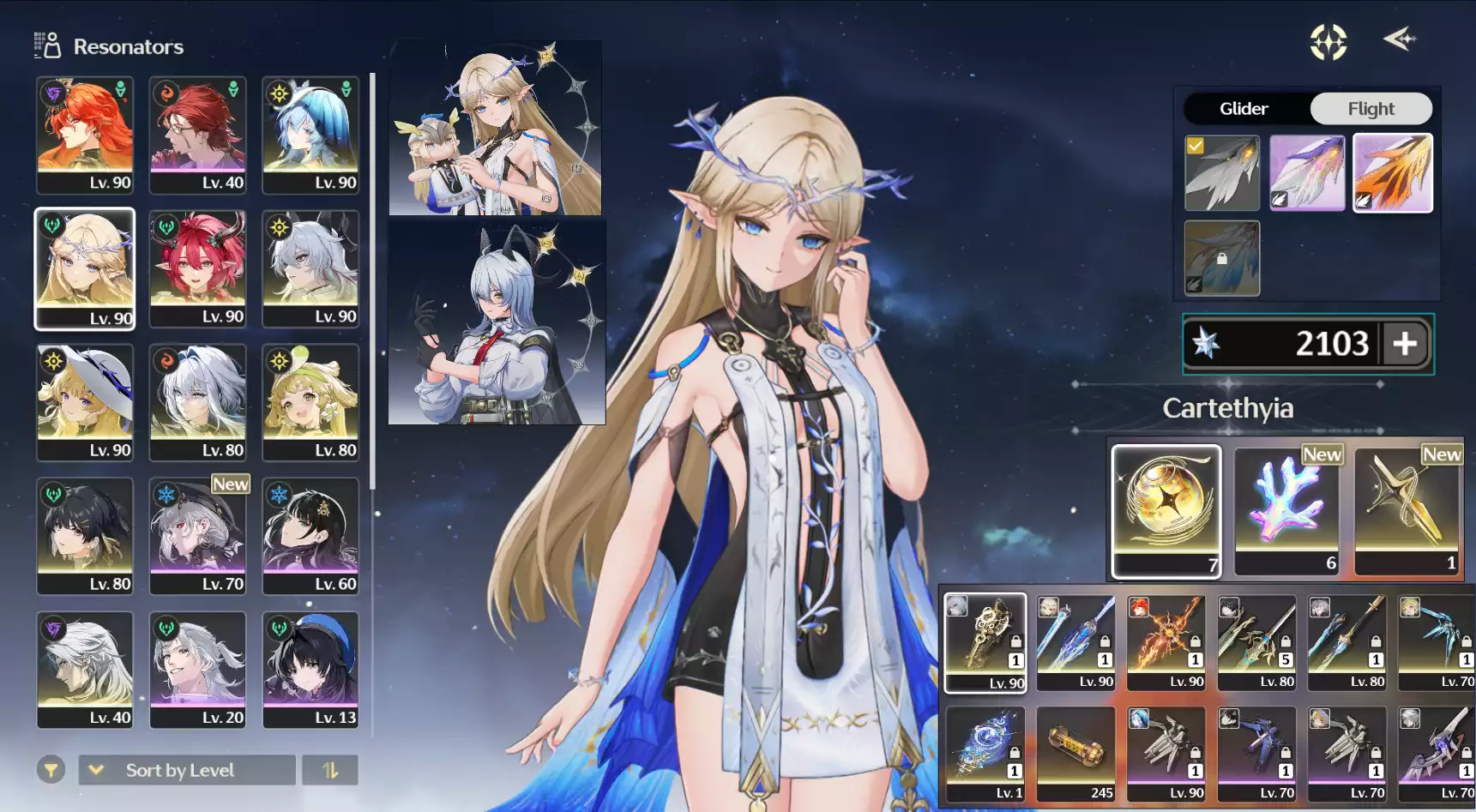Open the Cartethyia with puppet portrait thumbnail
Screen dimensions: 1476x812
(x=496, y=129)
